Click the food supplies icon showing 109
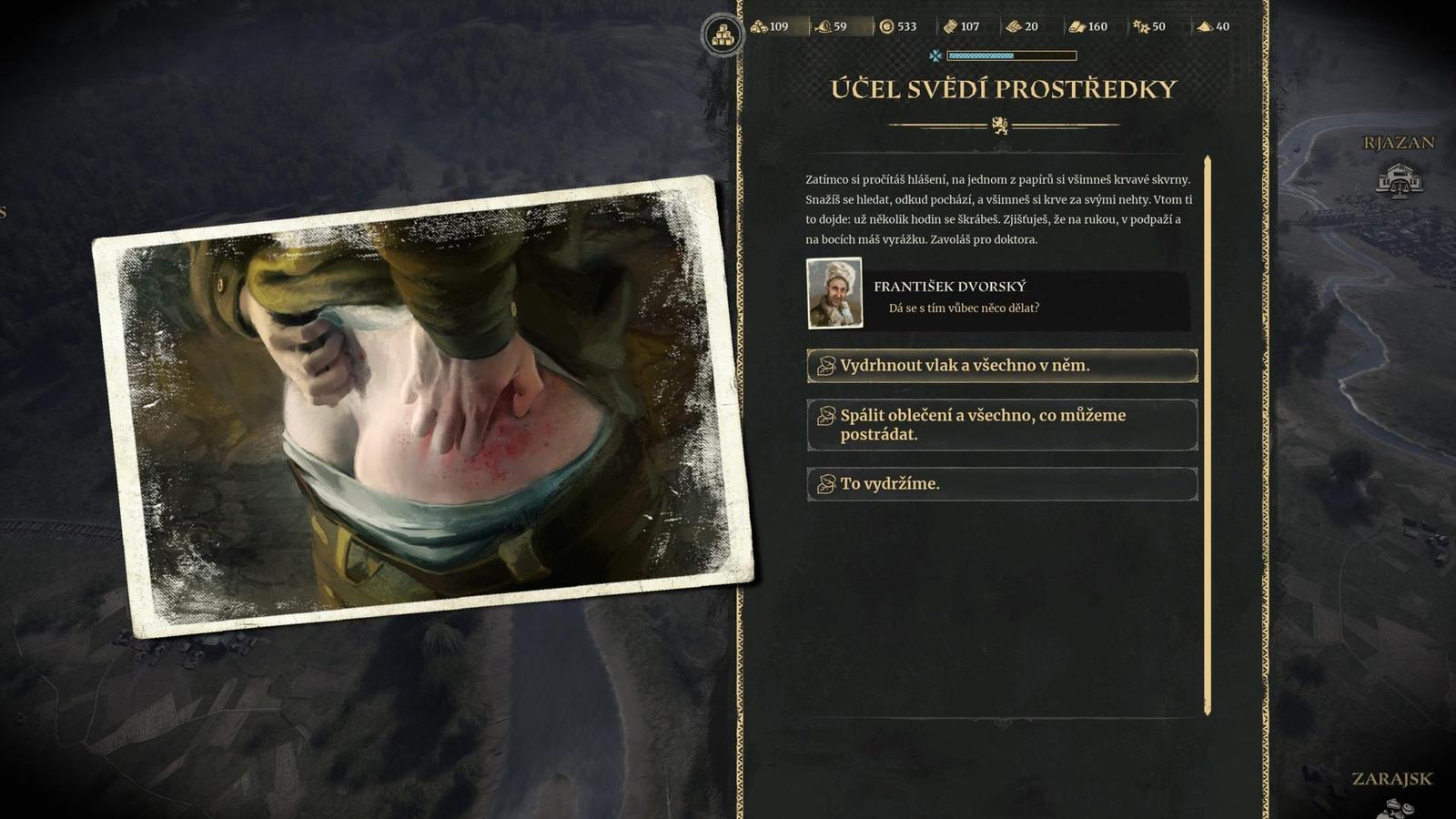The width and height of the screenshot is (1456, 819). coord(759,26)
